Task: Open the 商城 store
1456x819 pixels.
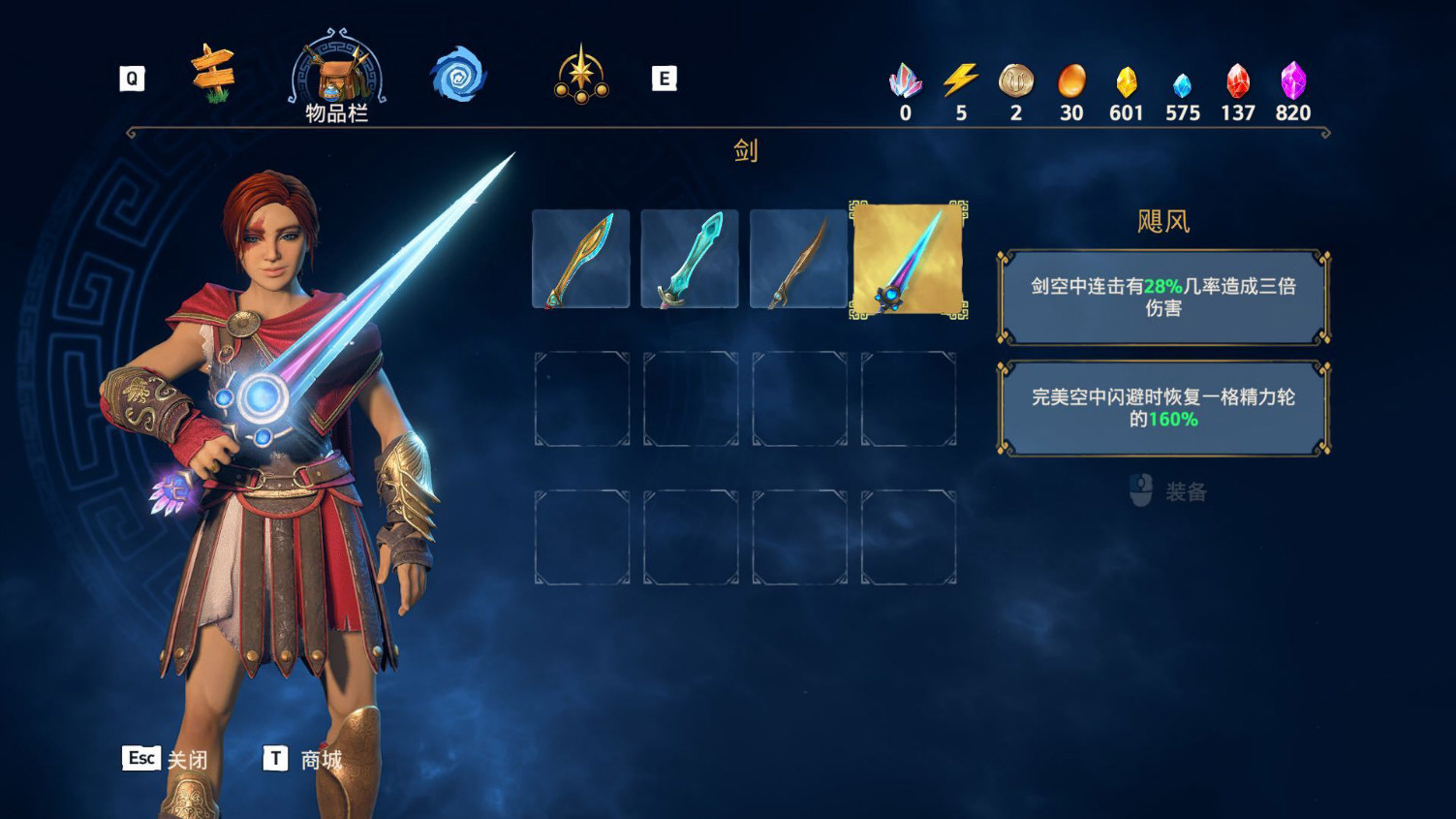Action: pyautogui.click(x=303, y=759)
